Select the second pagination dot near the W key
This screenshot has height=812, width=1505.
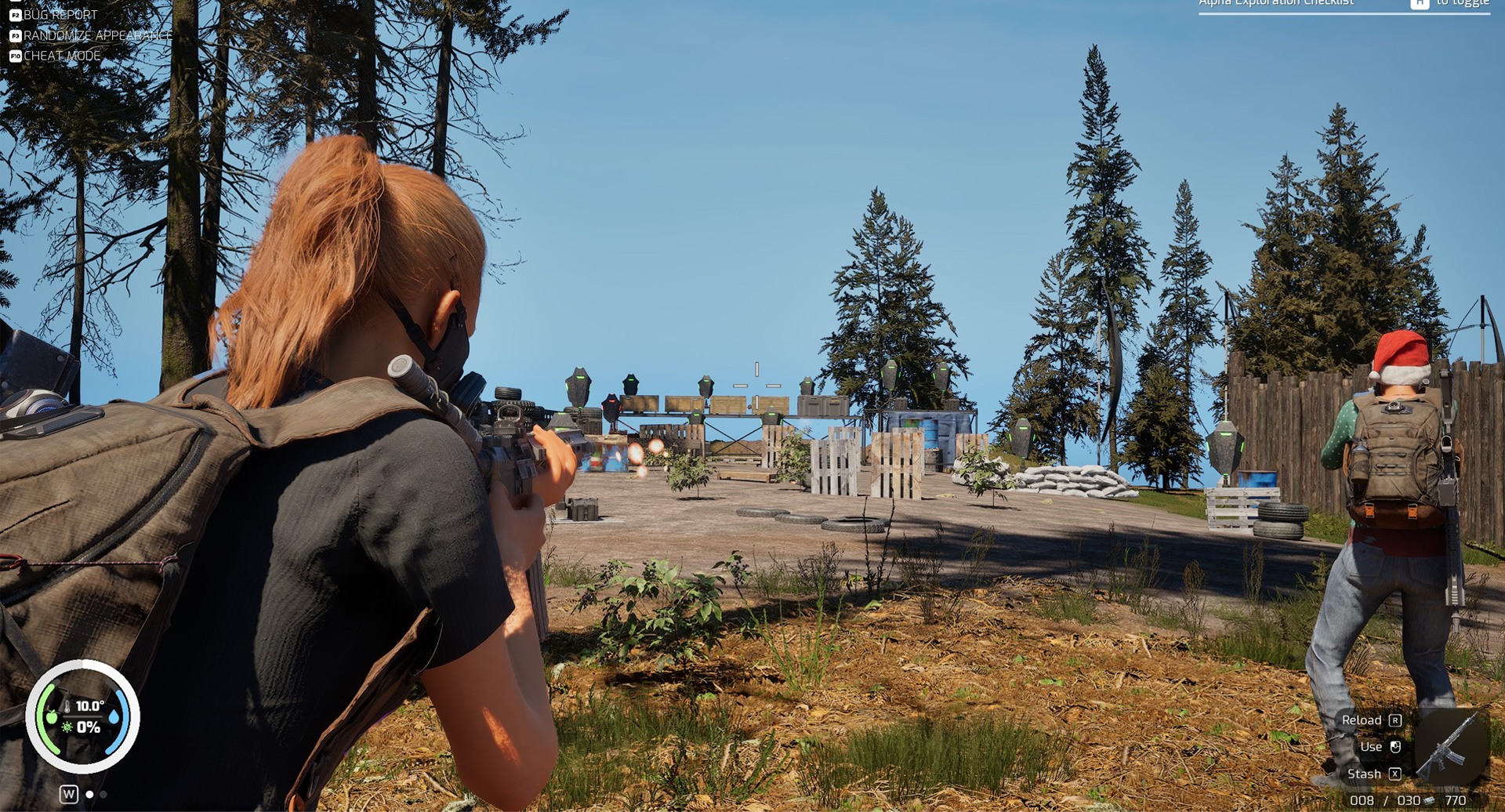click(x=102, y=794)
